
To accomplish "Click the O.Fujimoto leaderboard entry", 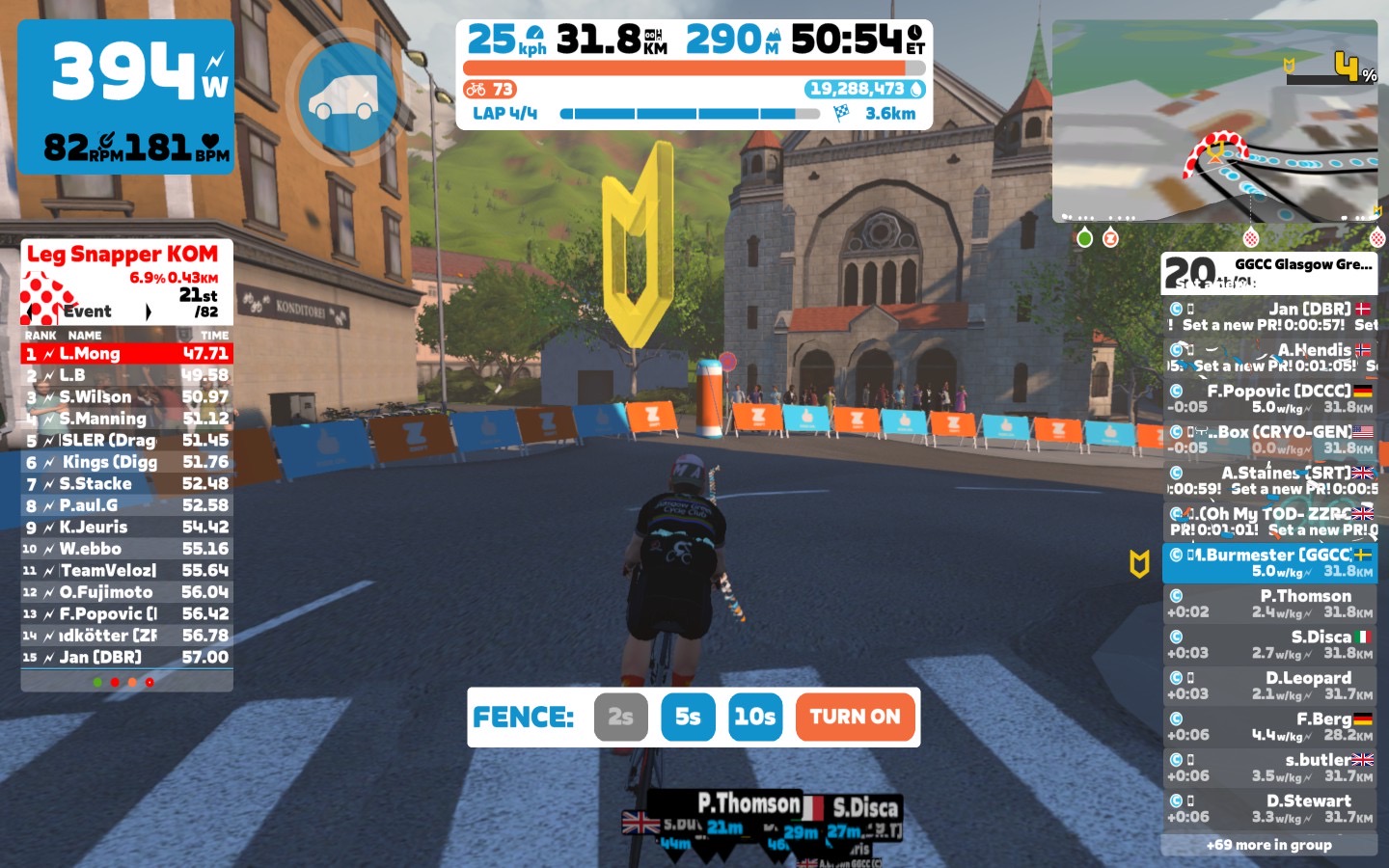I will point(126,592).
